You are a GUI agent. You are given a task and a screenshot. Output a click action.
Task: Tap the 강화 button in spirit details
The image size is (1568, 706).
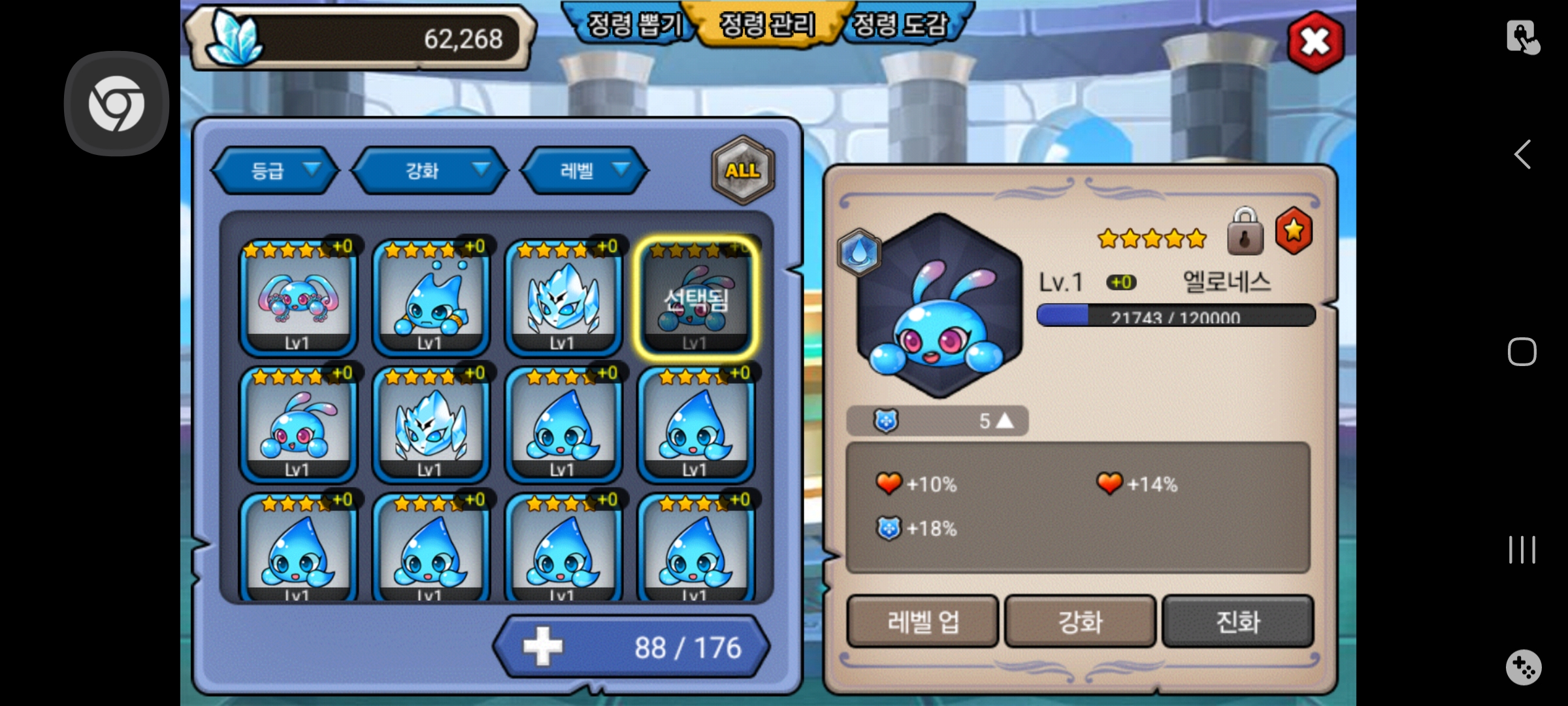point(1080,621)
